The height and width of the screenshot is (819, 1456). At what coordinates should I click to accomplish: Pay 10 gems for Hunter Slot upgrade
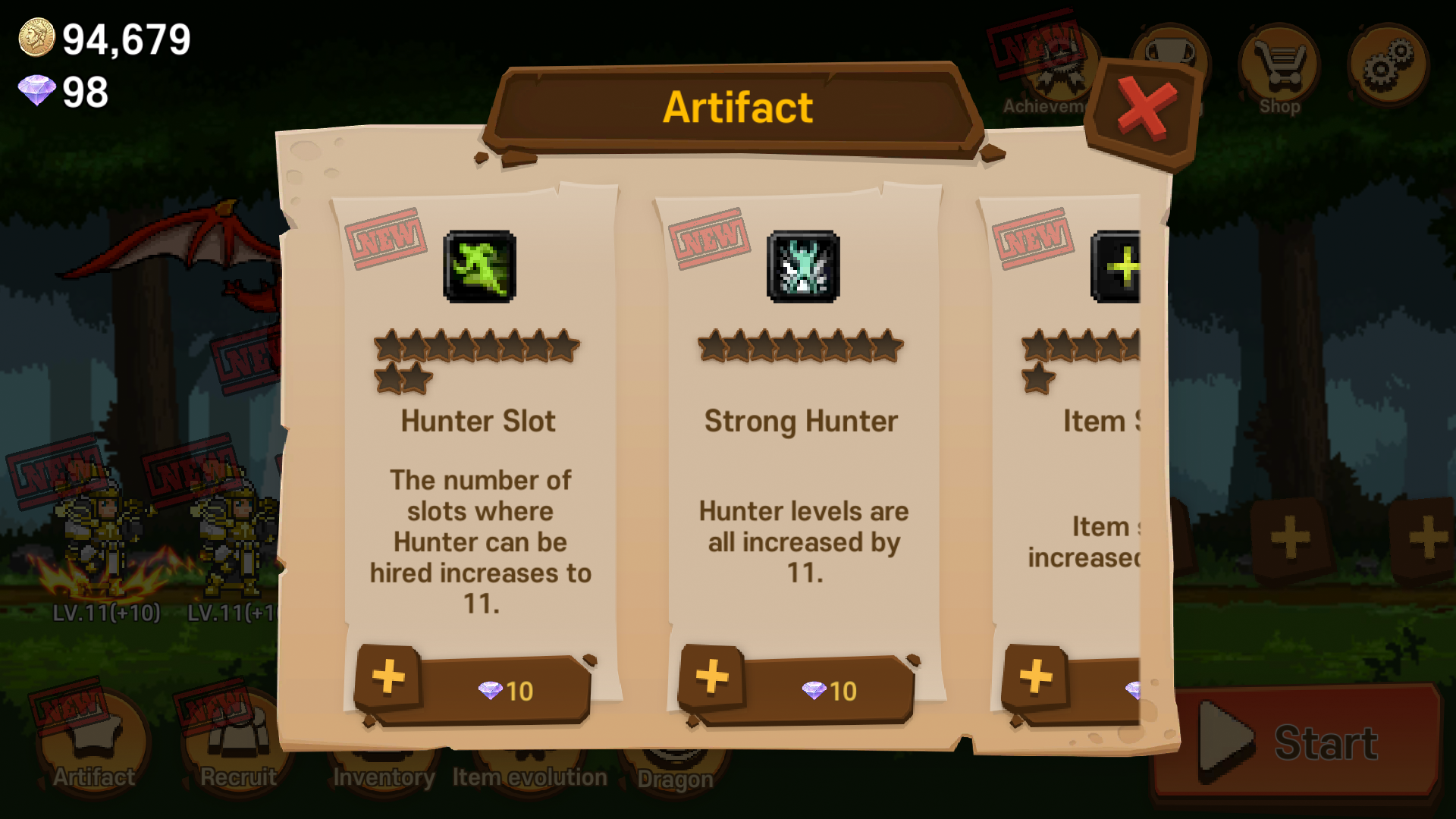point(504,690)
